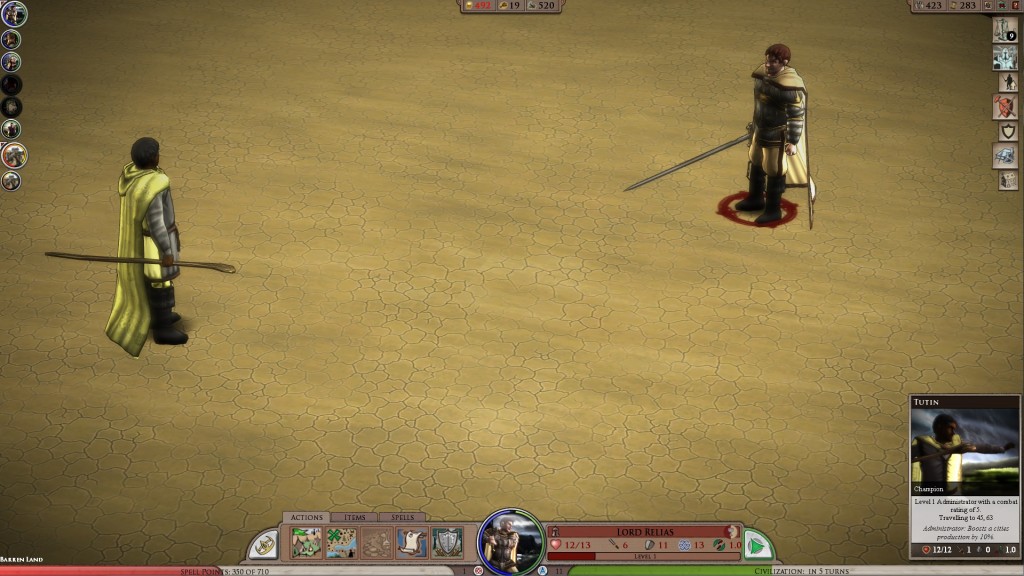Select the top unit portrait in left list
This screenshot has height=576, width=1024.
pos(13,14)
